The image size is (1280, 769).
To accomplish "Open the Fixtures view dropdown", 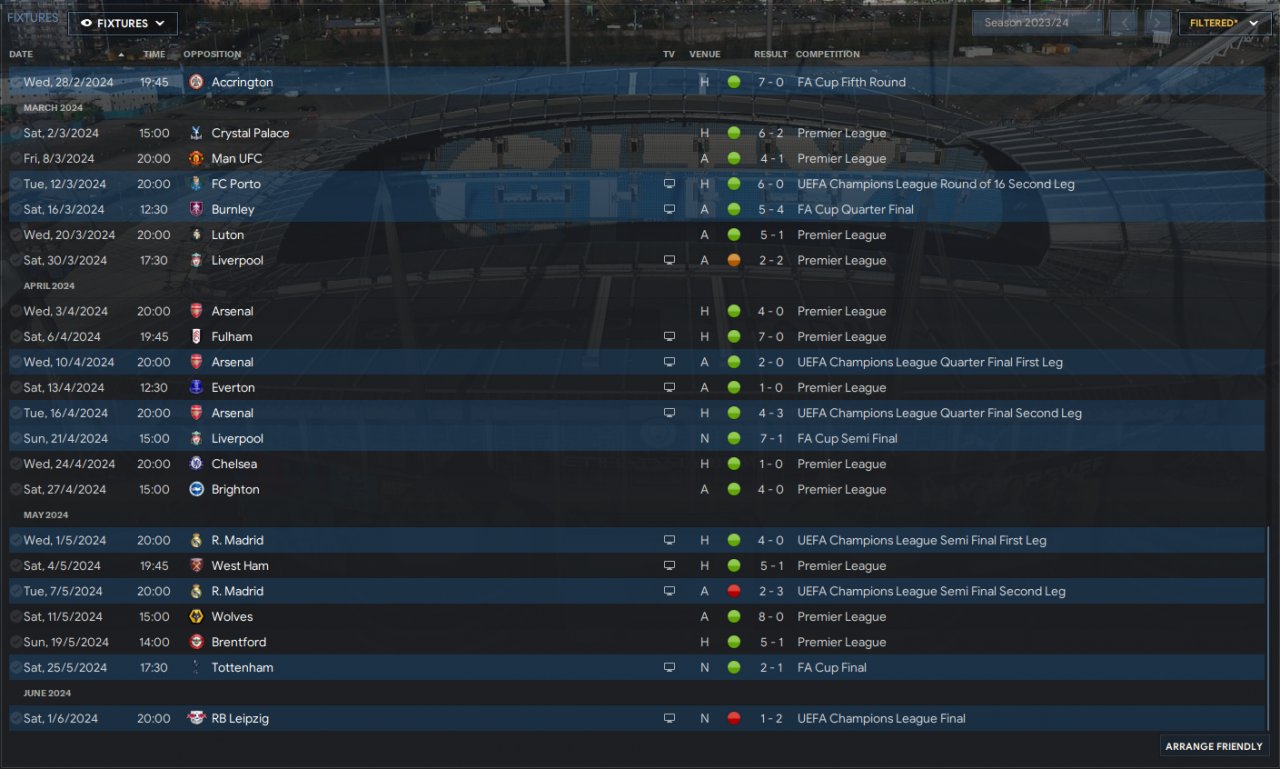I will point(122,23).
